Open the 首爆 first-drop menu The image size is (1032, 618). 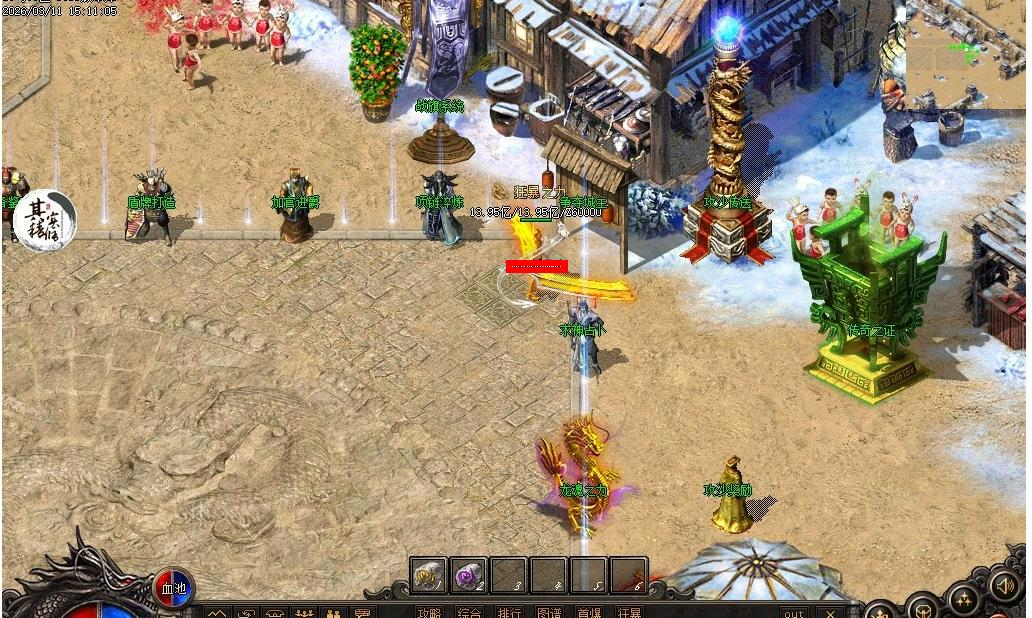click(x=589, y=611)
